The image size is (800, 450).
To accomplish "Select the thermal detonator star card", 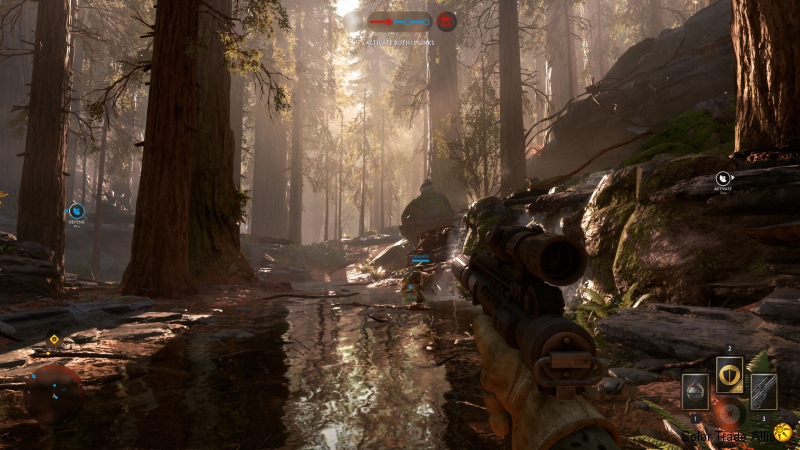I will 695,391.
